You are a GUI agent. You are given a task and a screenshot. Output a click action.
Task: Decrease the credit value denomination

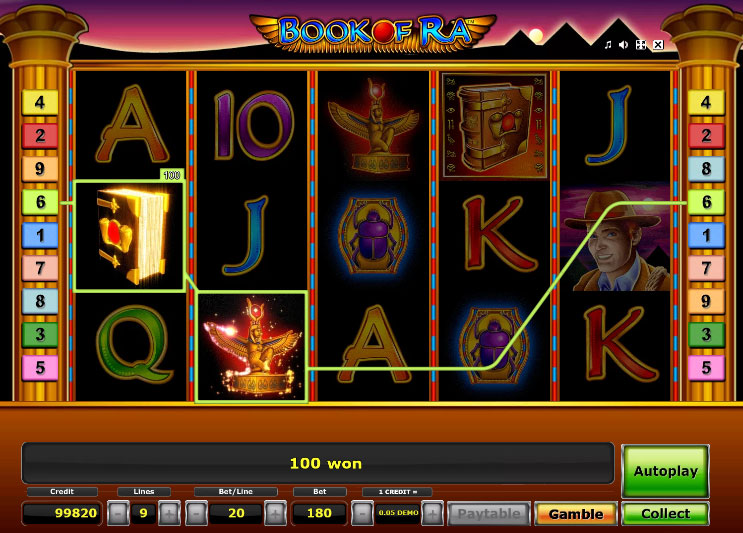point(363,514)
